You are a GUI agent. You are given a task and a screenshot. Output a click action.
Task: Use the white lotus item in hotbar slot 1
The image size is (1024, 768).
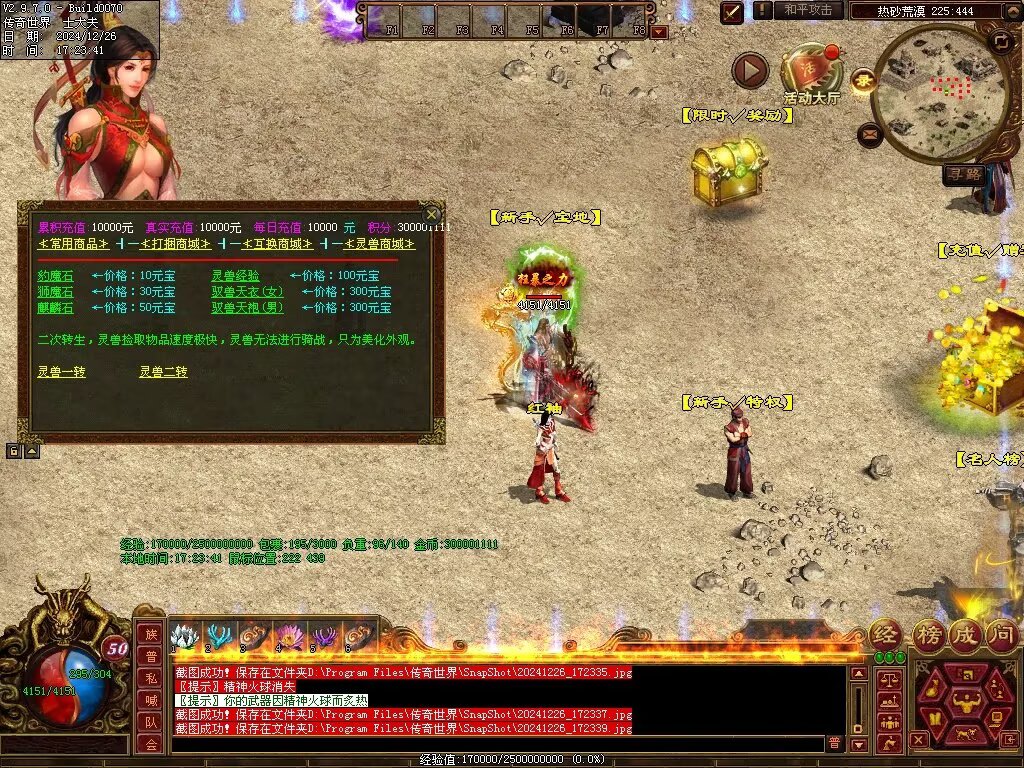[182, 636]
